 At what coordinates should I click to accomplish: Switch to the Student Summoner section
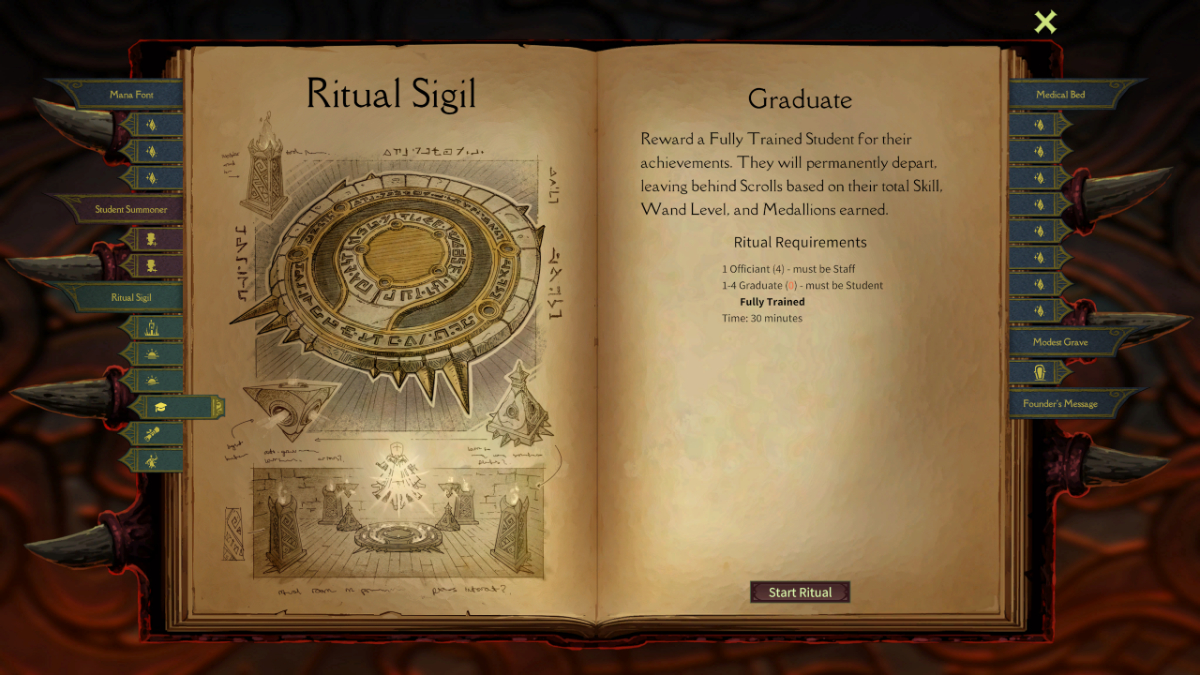pyautogui.click(x=131, y=209)
